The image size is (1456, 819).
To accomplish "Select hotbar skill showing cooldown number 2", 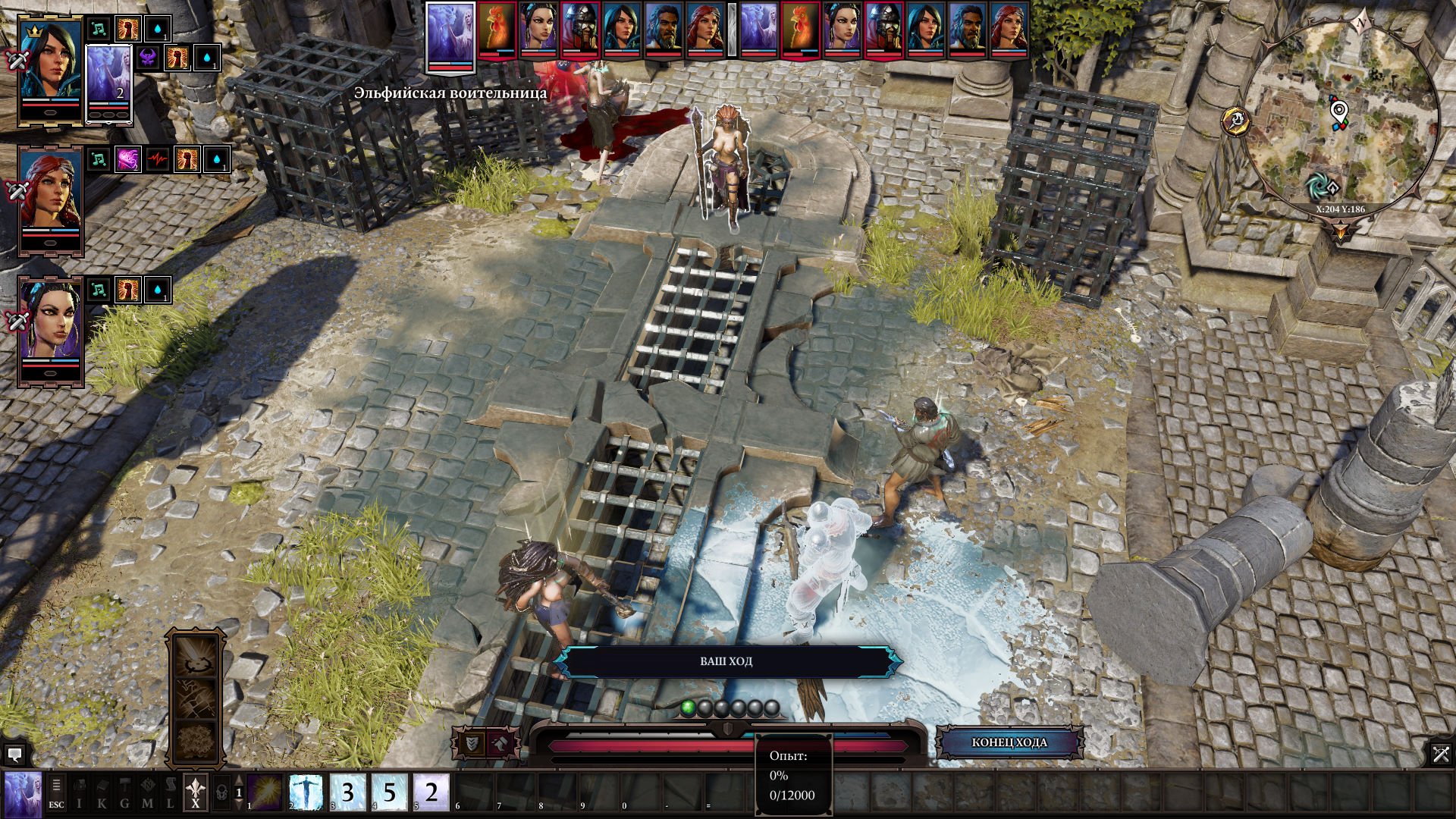I will coord(431,792).
